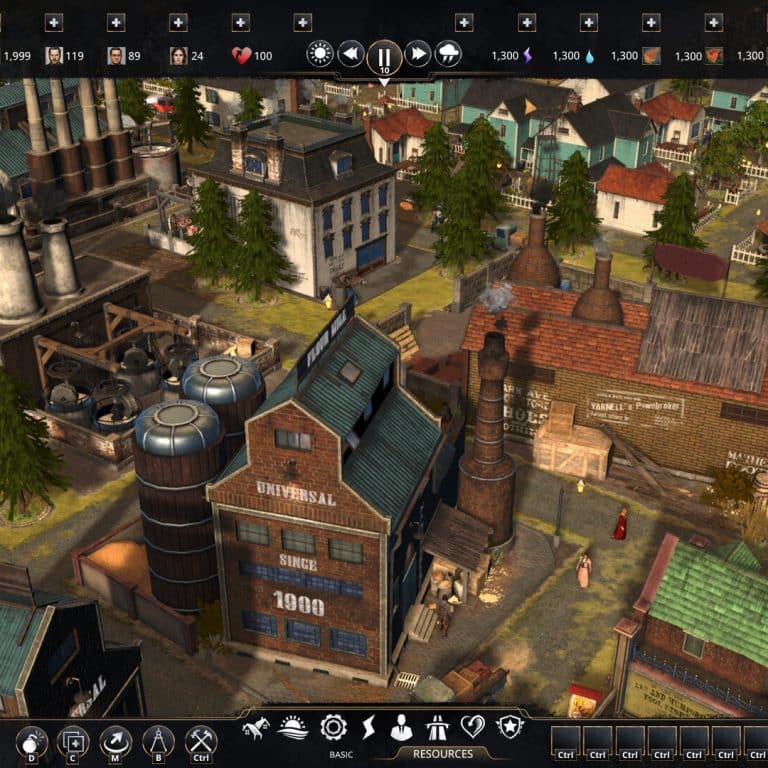Expand the plus button above the heart readout
768x768 pixels.
240,22
